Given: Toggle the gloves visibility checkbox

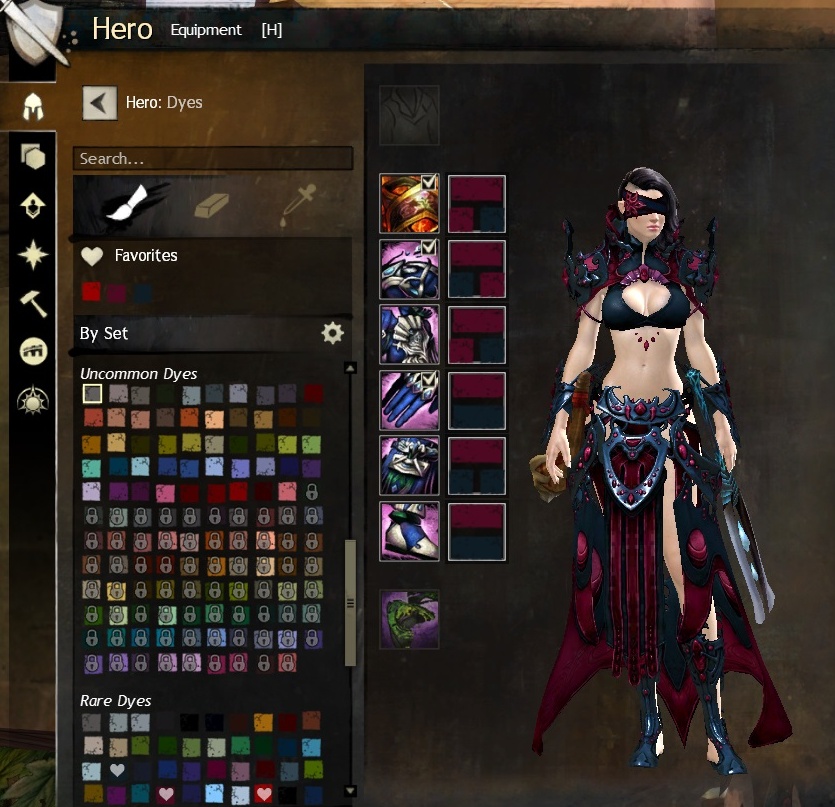Looking at the screenshot, I should click(429, 379).
